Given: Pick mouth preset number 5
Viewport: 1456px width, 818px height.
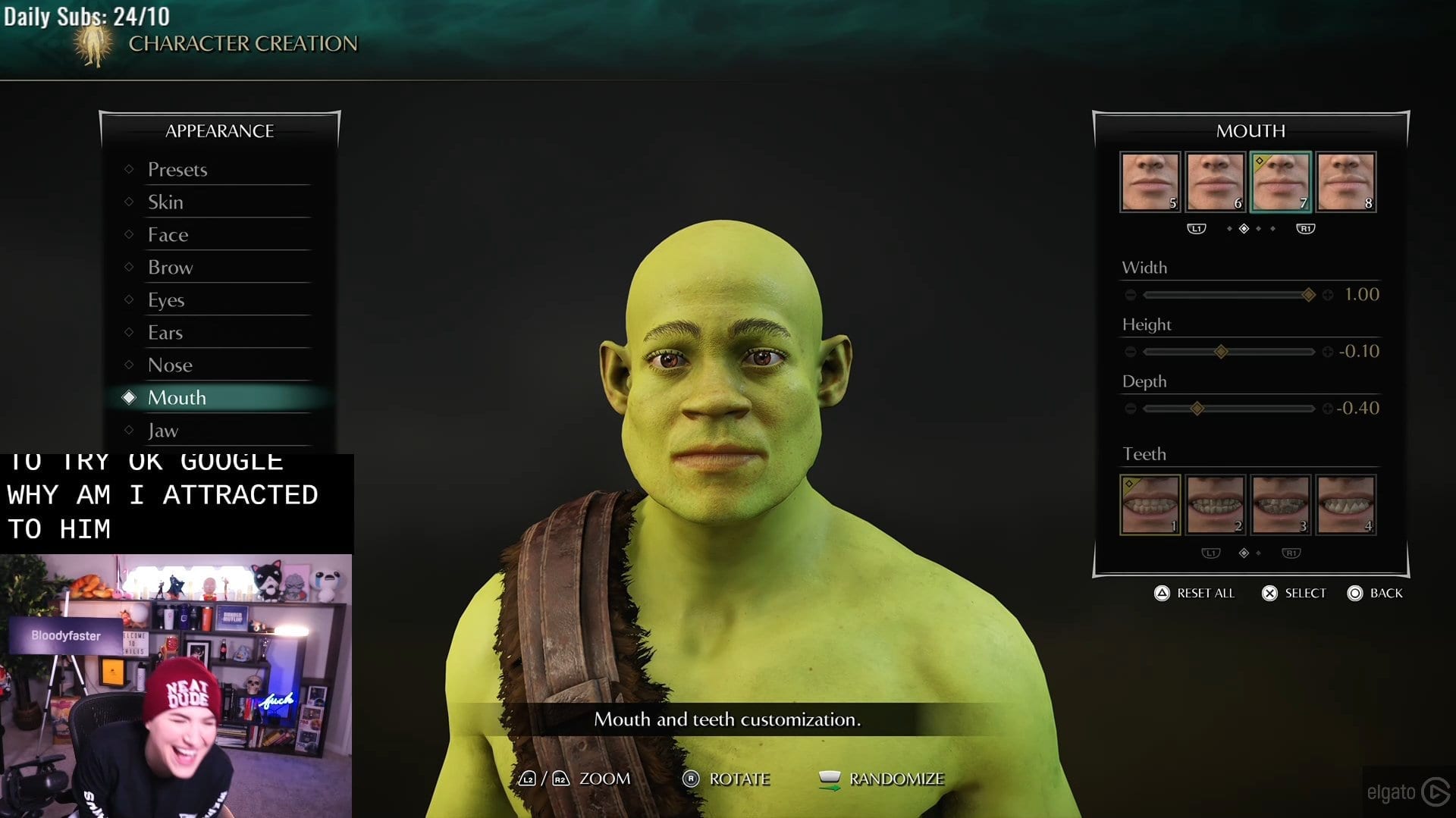Looking at the screenshot, I should [x=1150, y=182].
